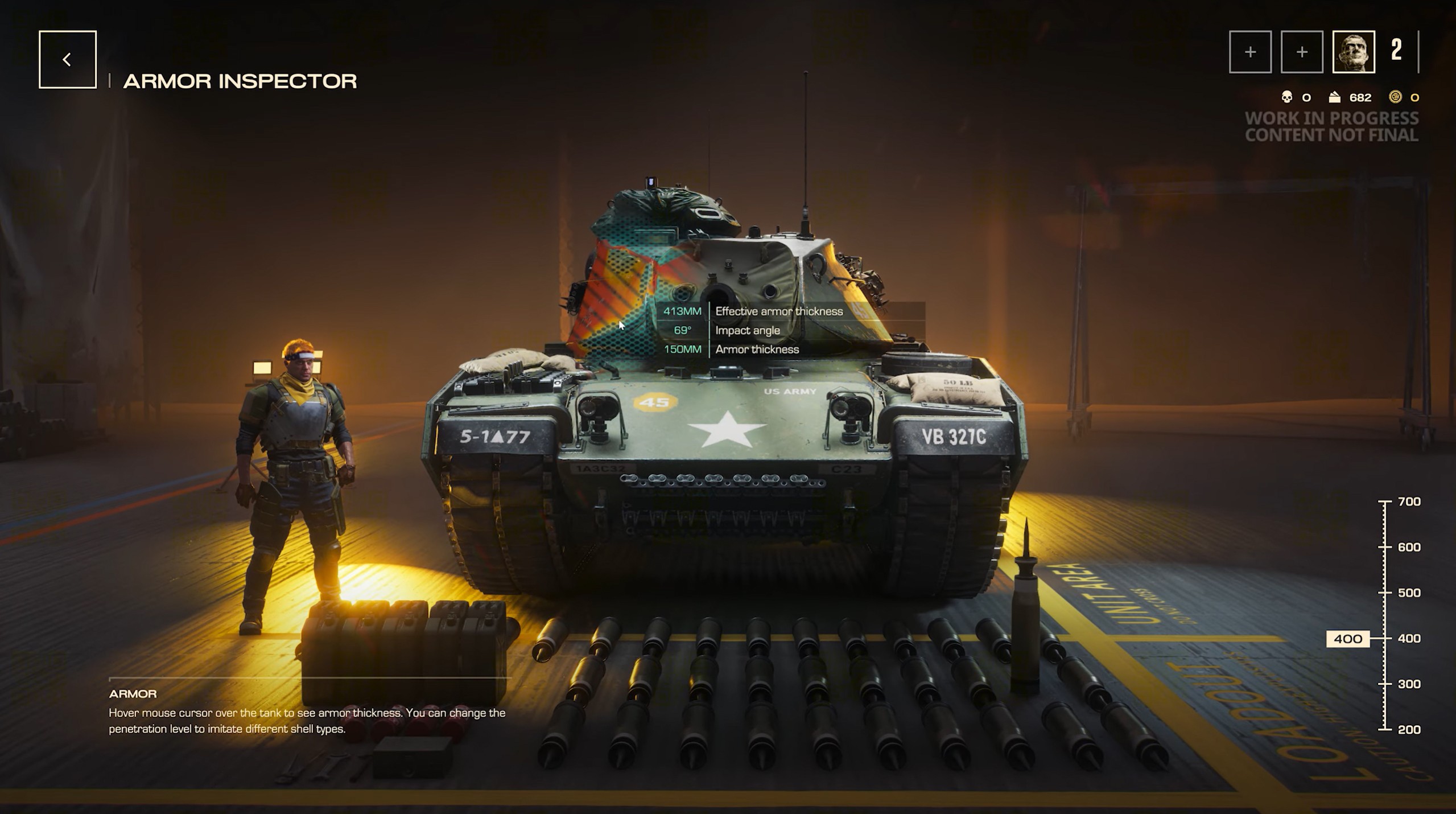This screenshot has height=814, width=1456.
Task: Lower penetration scale to the 200 mark
Action: click(1385, 729)
